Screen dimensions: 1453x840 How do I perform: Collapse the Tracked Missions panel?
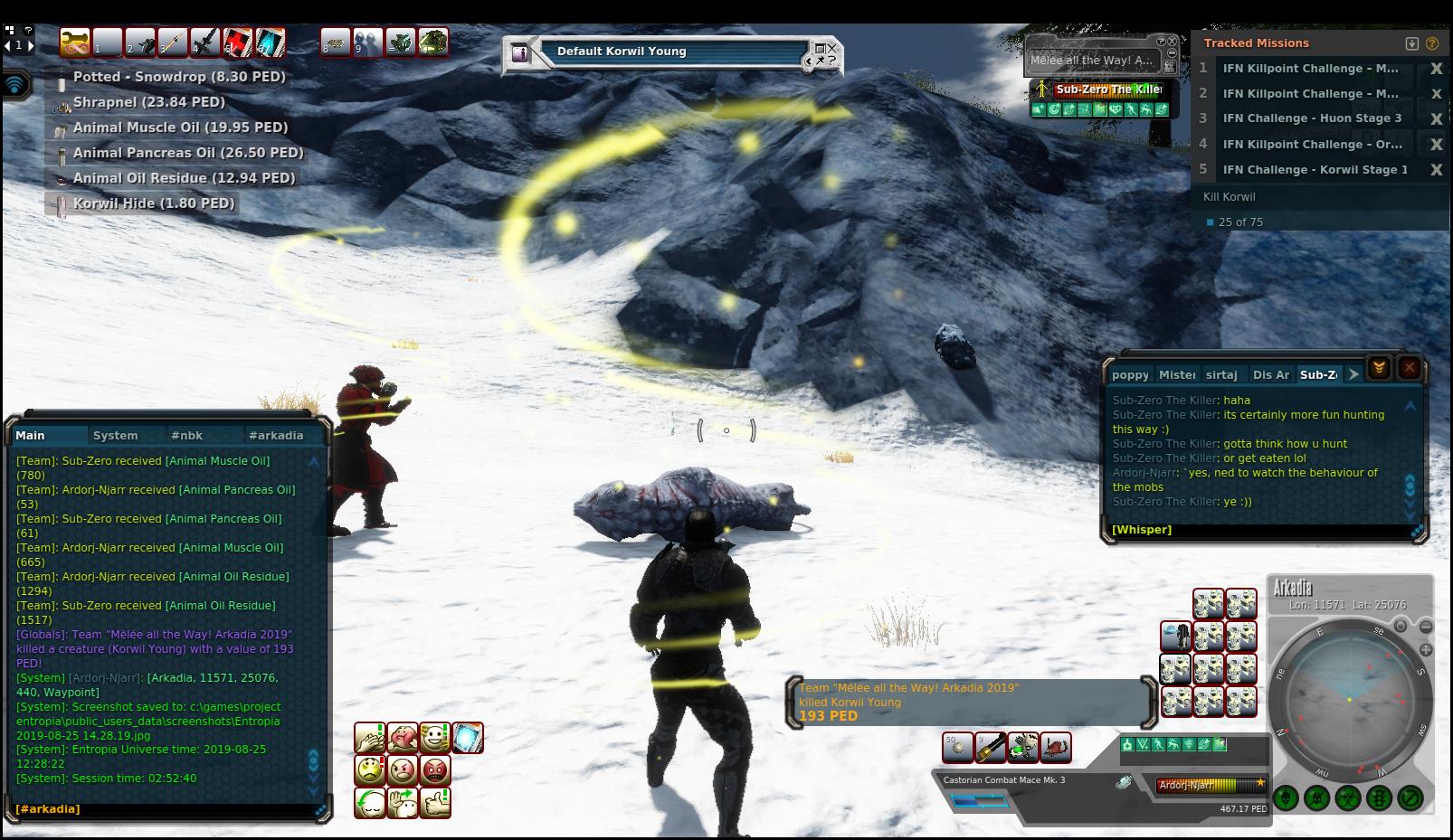[1411, 43]
